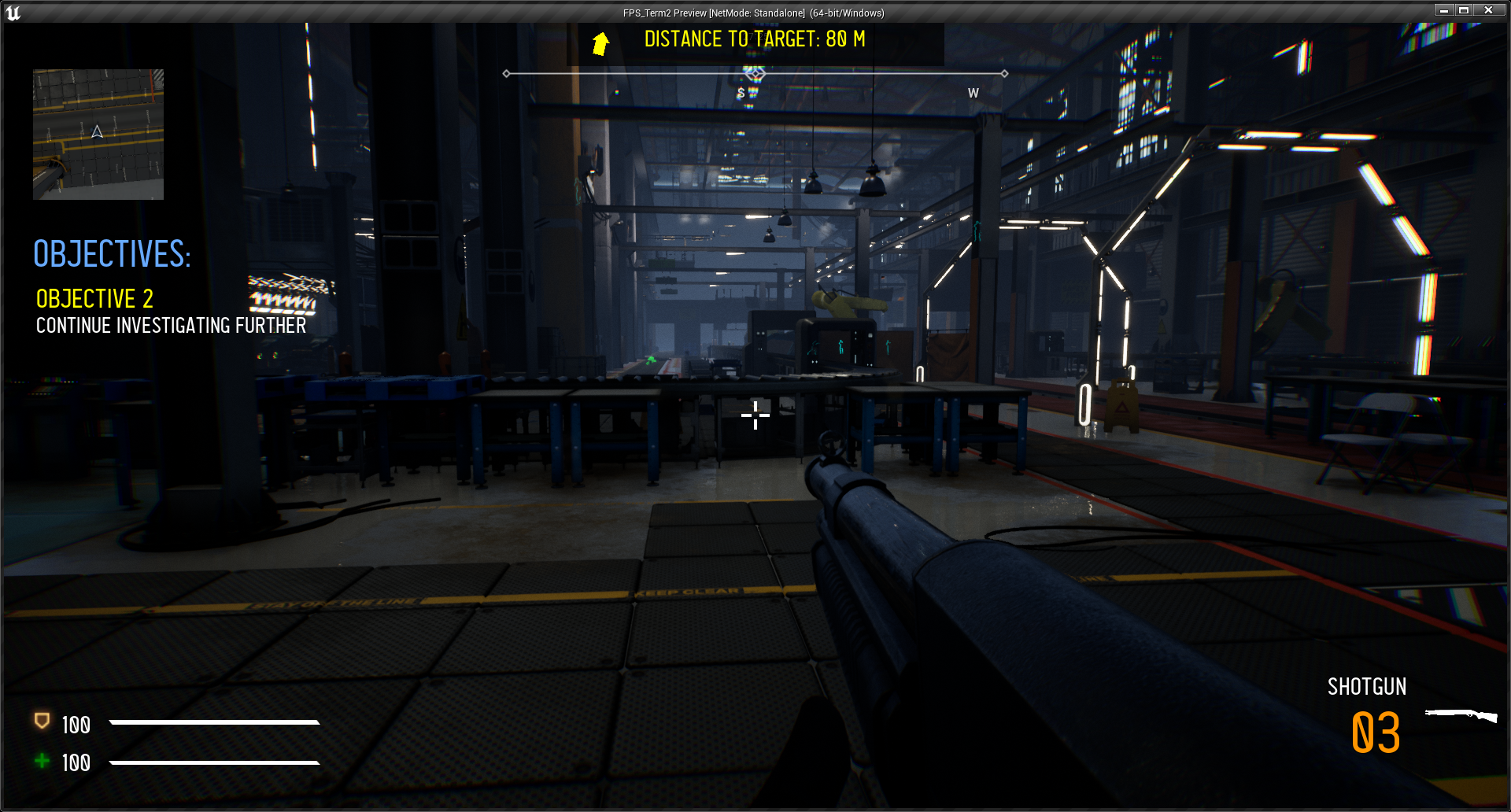Click the shotgun weapon icon
Screen dimensions: 1511x812
point(1461,715)
